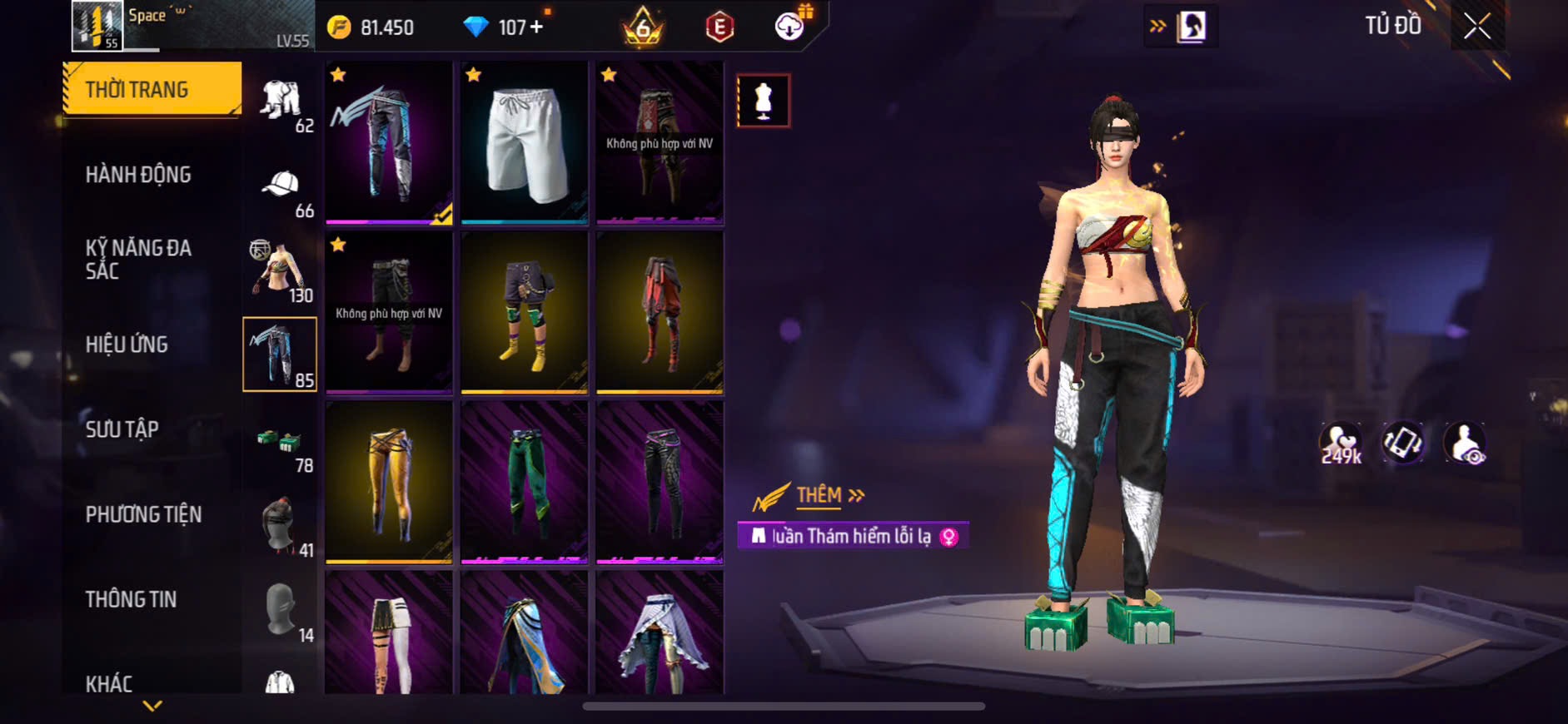The width and height of the screenshot is (1568, 724).
Task: Open the HIỆU ỨNG menu entry
Action: tap(127, 345)
